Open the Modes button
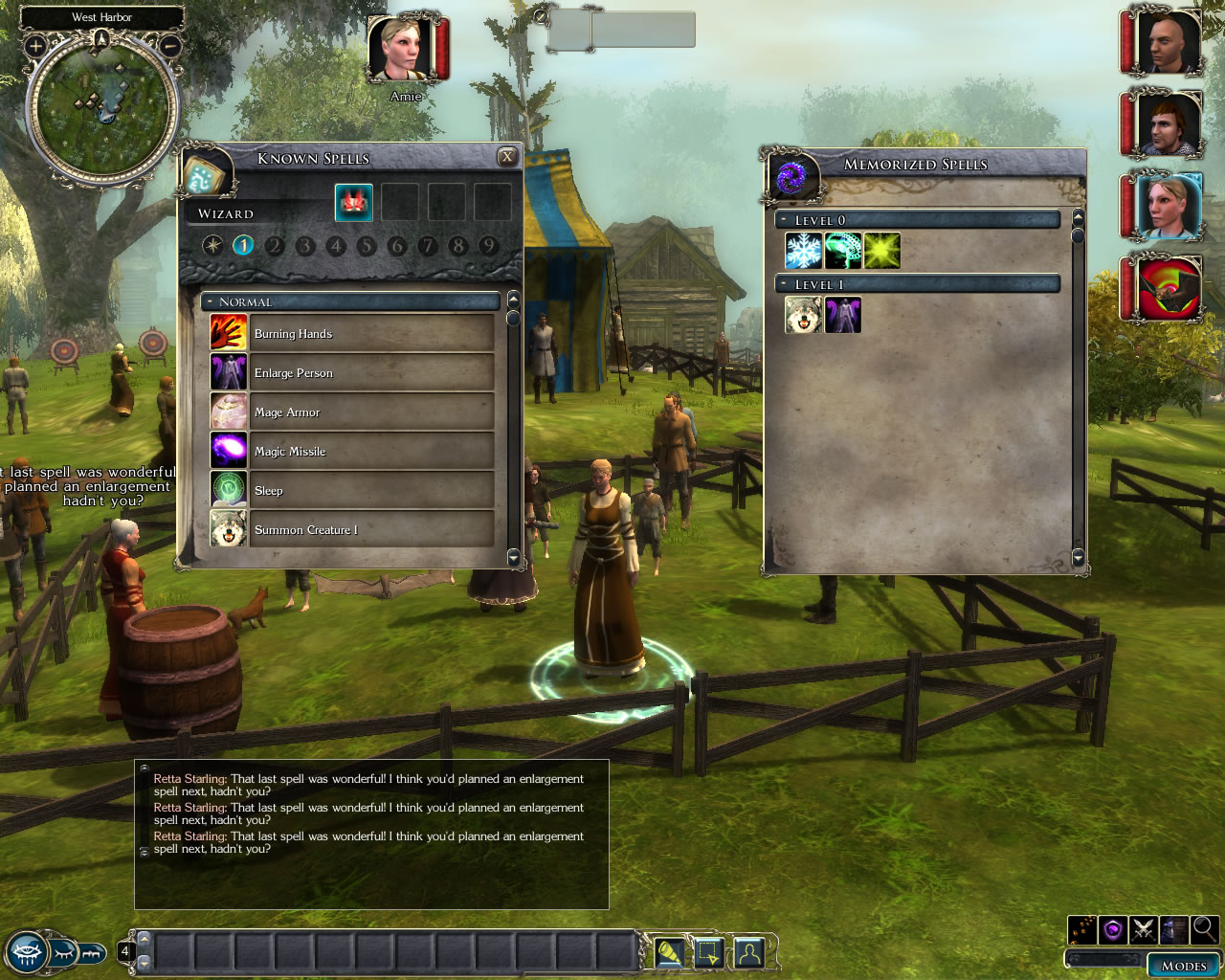Viewport: 1225px width, 980px height. coord(1184,966)
